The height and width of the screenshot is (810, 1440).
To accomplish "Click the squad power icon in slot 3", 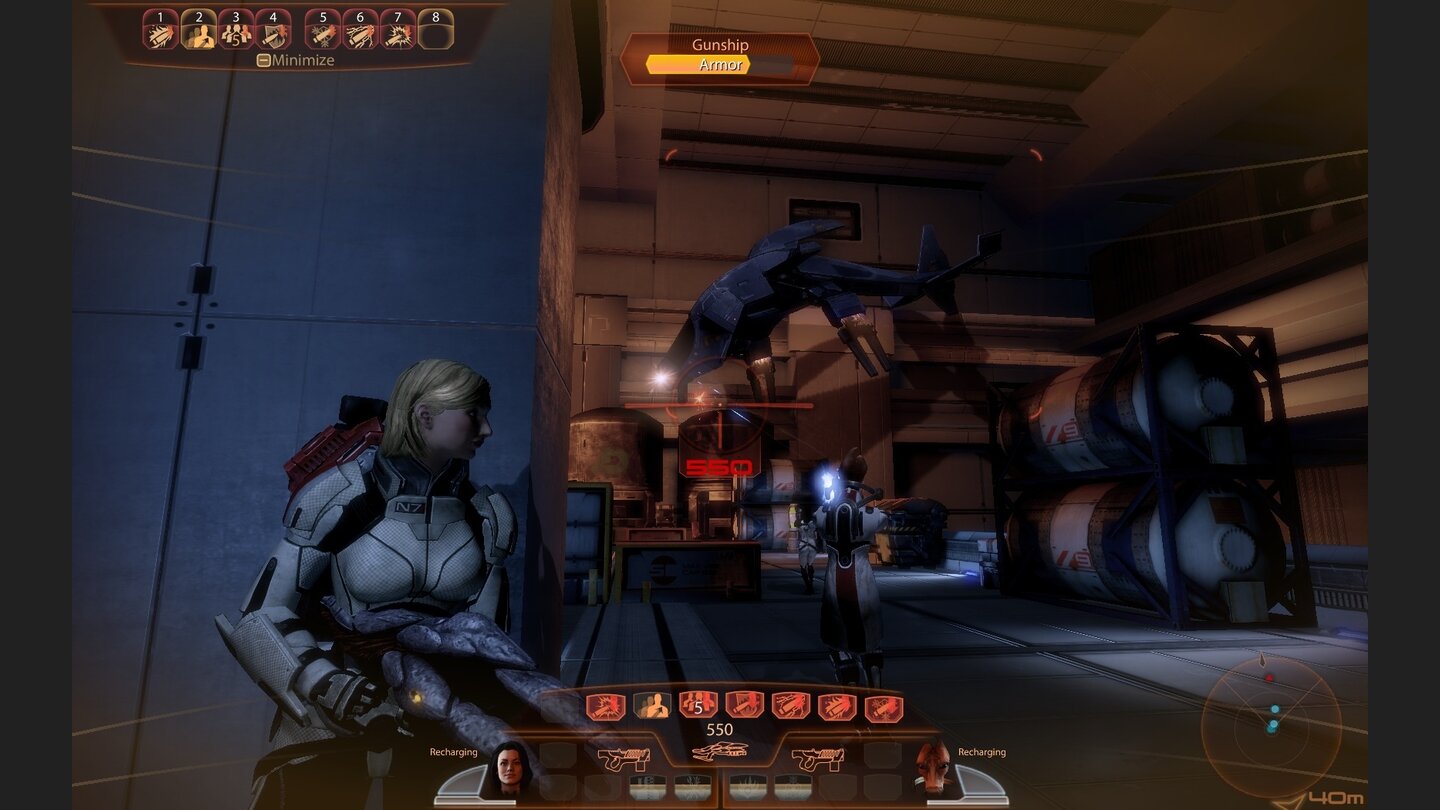I will point(237,28).
